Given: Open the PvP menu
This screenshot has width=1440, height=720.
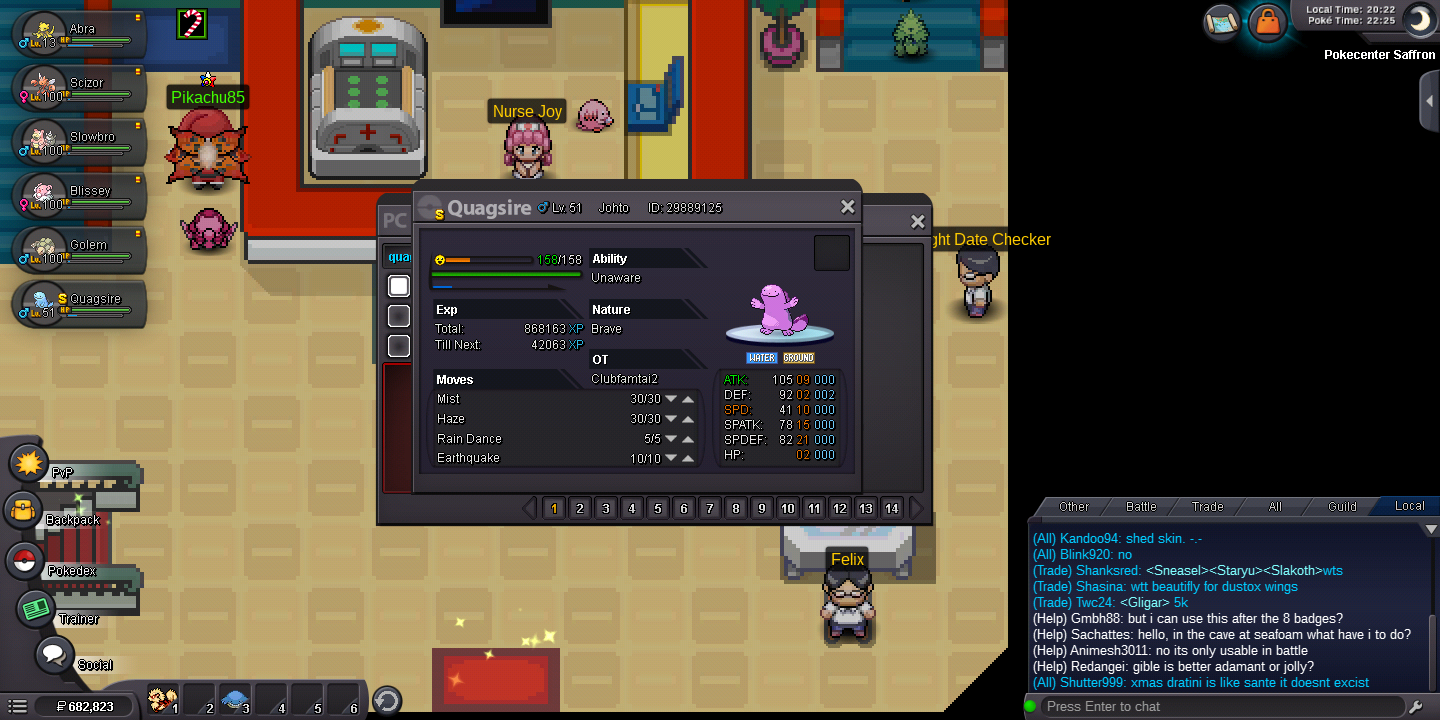Looking at the screenshot, I should tap(30, 463).
